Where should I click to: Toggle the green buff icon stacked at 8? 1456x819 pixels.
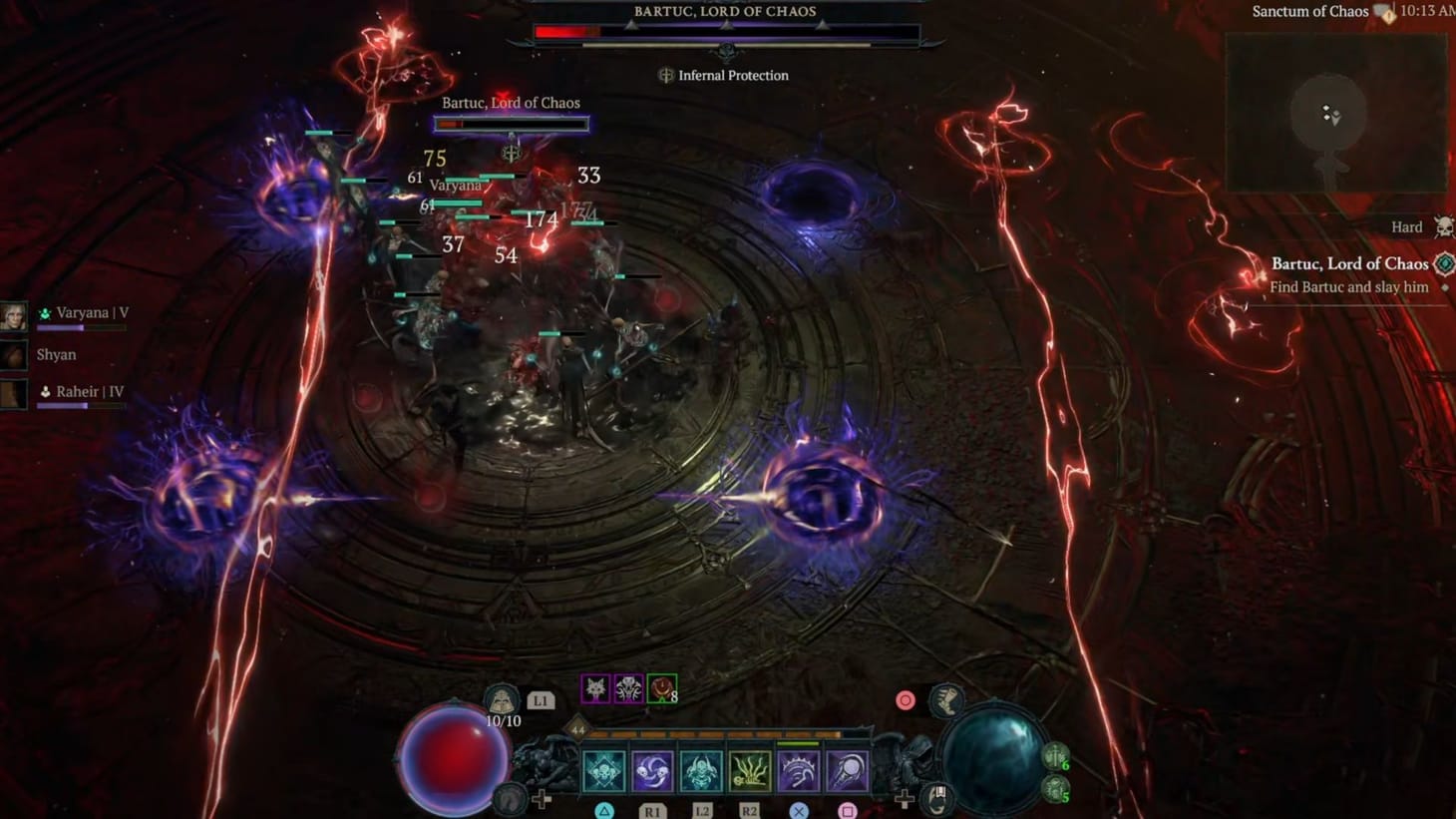coord(661,686)
